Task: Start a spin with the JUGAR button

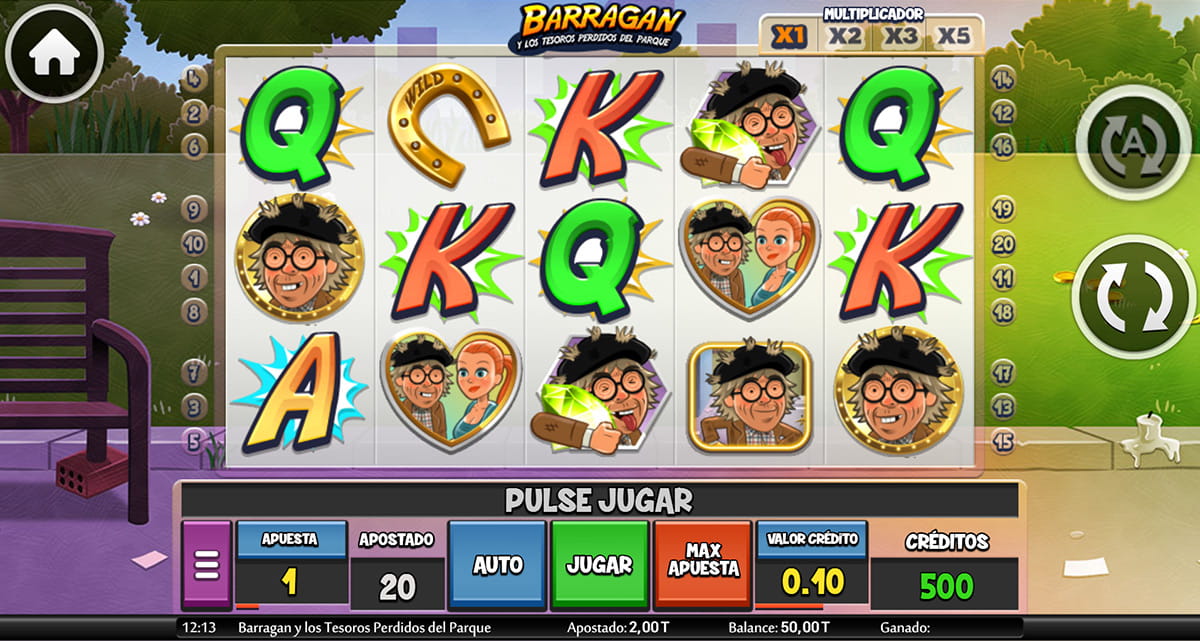Action: pyautogui.click(x=599, y=565)
